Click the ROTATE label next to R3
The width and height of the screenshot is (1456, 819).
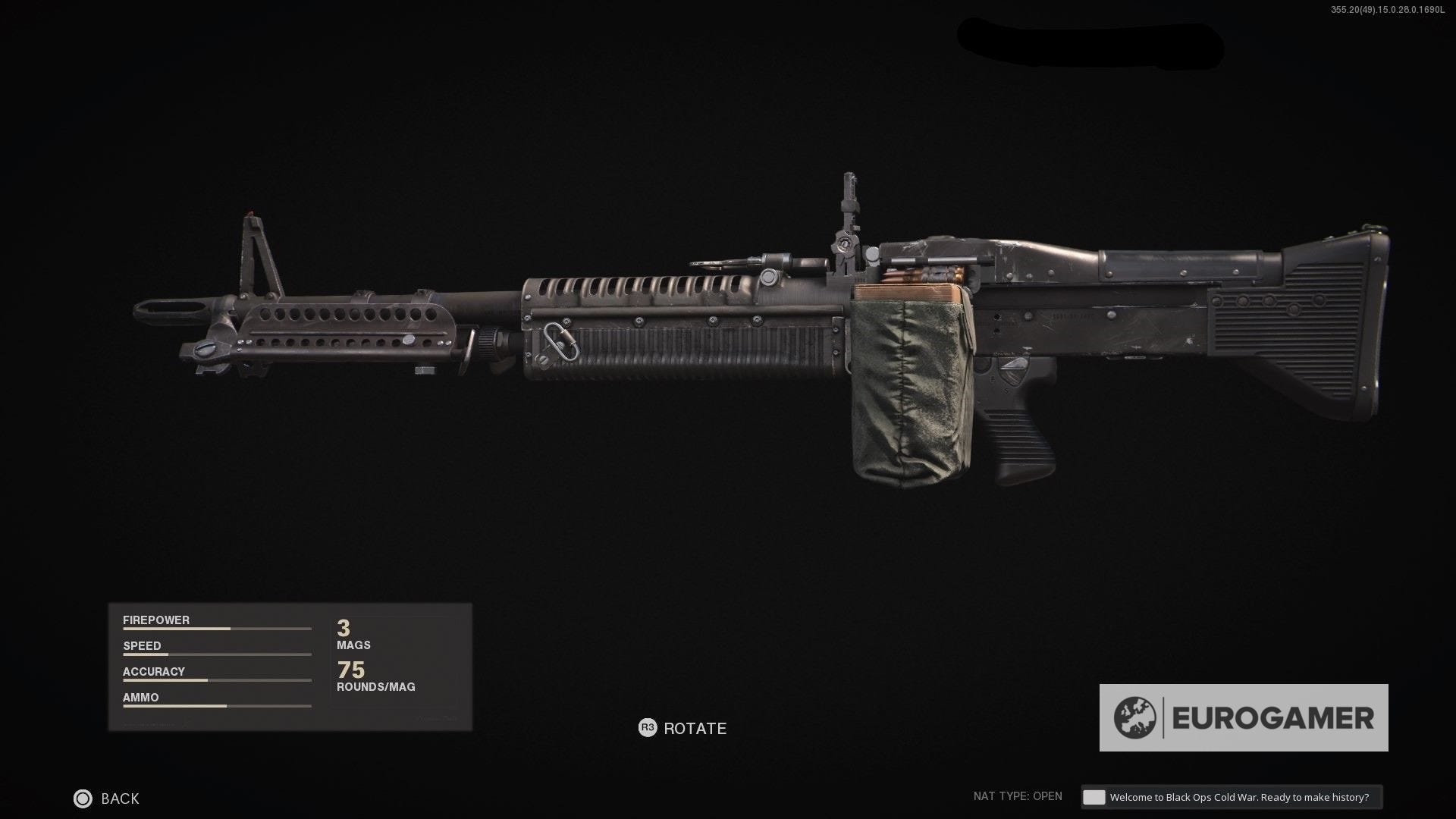pos(694,728)
